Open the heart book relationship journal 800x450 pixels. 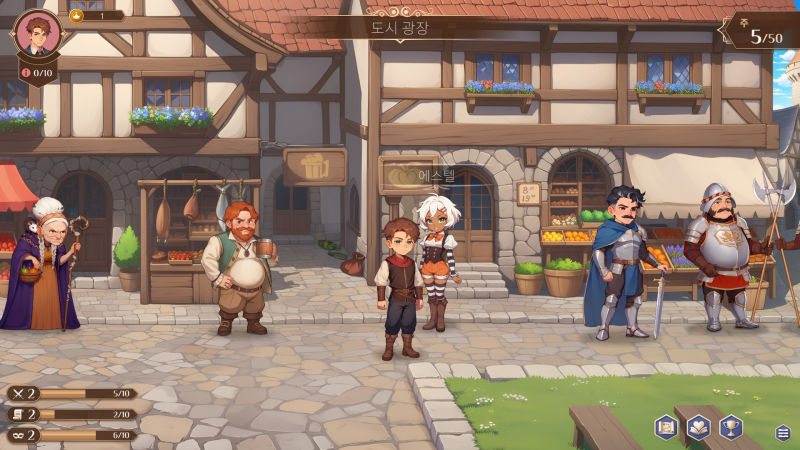(x=699, y=427)
